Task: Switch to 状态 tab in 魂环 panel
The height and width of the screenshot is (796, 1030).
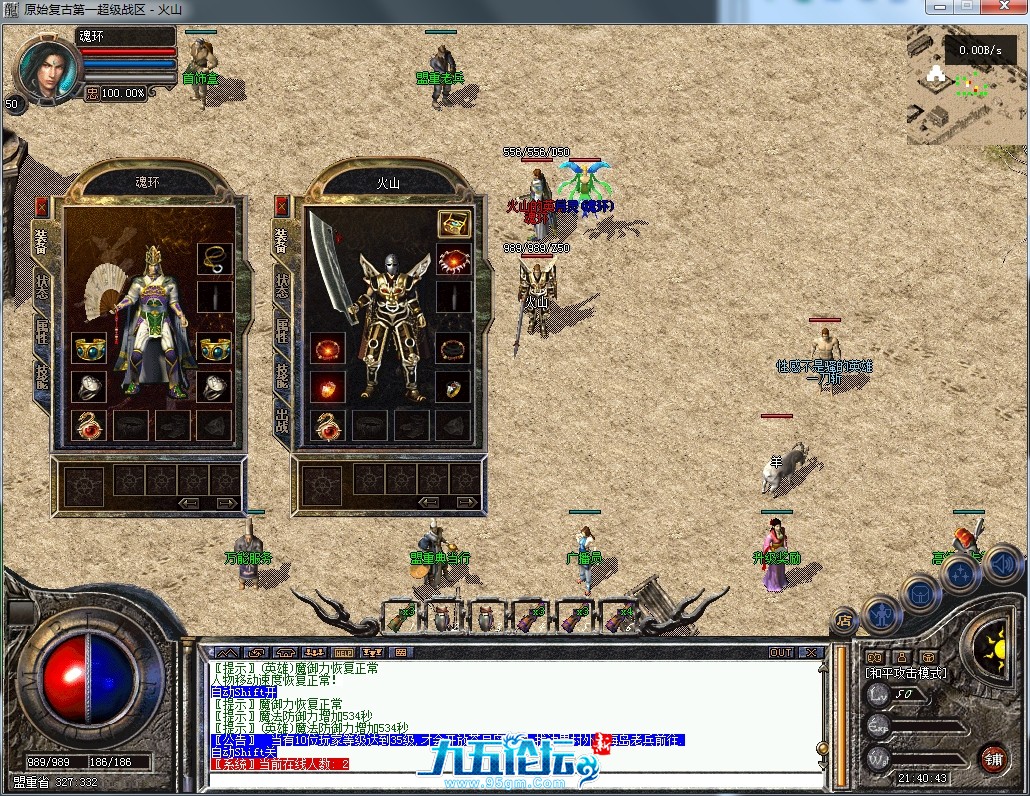Action: [x=42, y=285]
